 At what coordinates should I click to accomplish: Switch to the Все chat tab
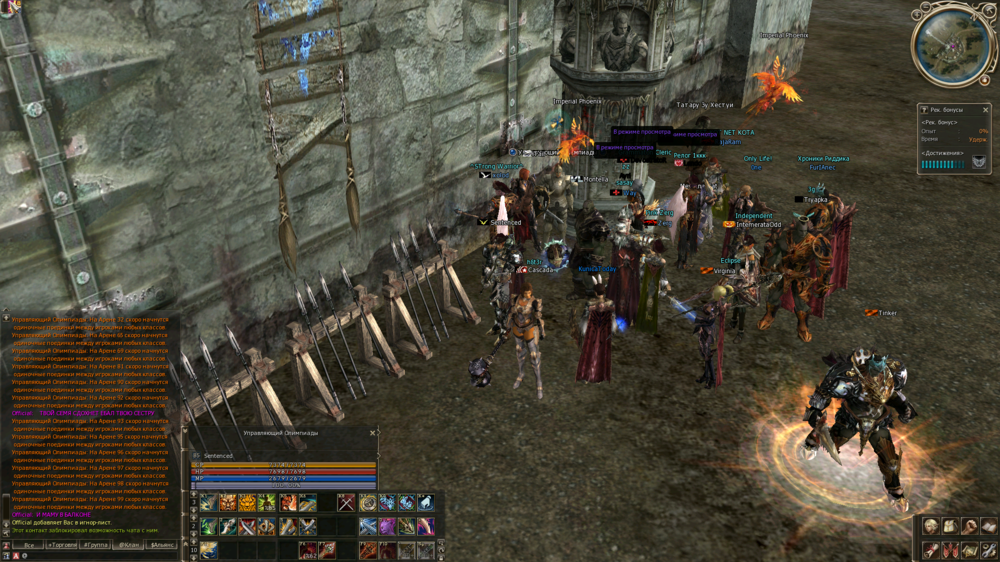pyautogui.click(x=30, y=545)
